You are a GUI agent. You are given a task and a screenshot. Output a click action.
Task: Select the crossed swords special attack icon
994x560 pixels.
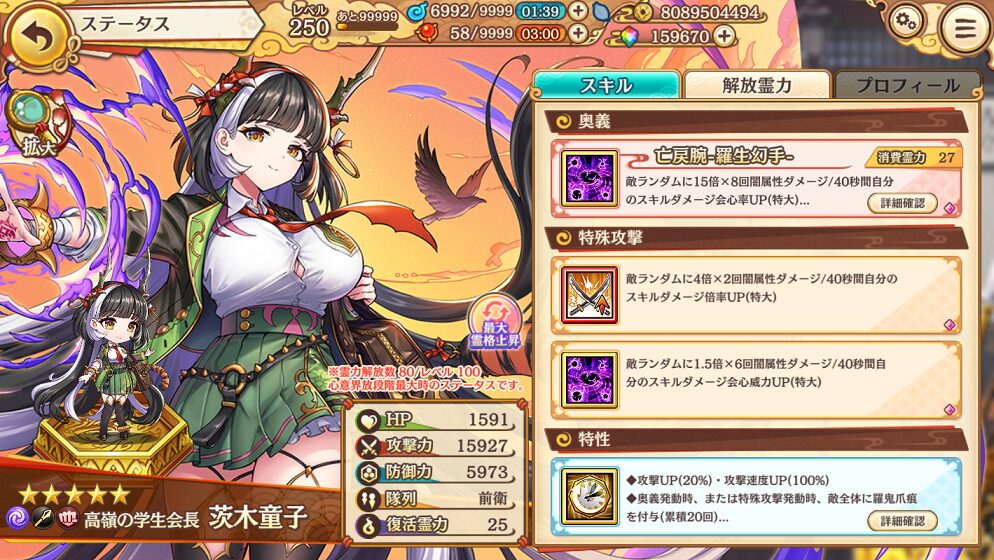pos(589,294)
